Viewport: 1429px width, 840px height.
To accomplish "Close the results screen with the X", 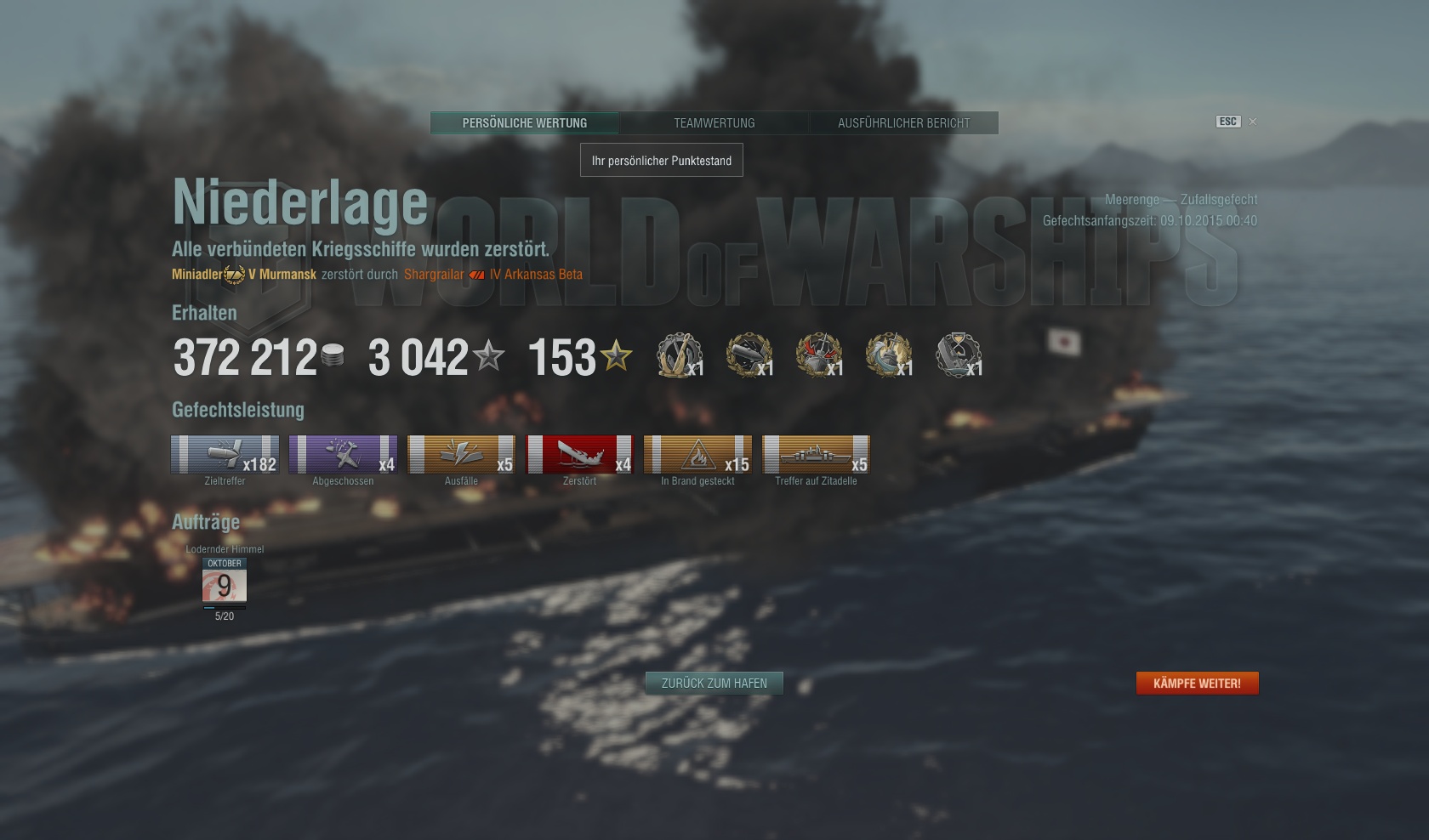I will pos(1252,122).
